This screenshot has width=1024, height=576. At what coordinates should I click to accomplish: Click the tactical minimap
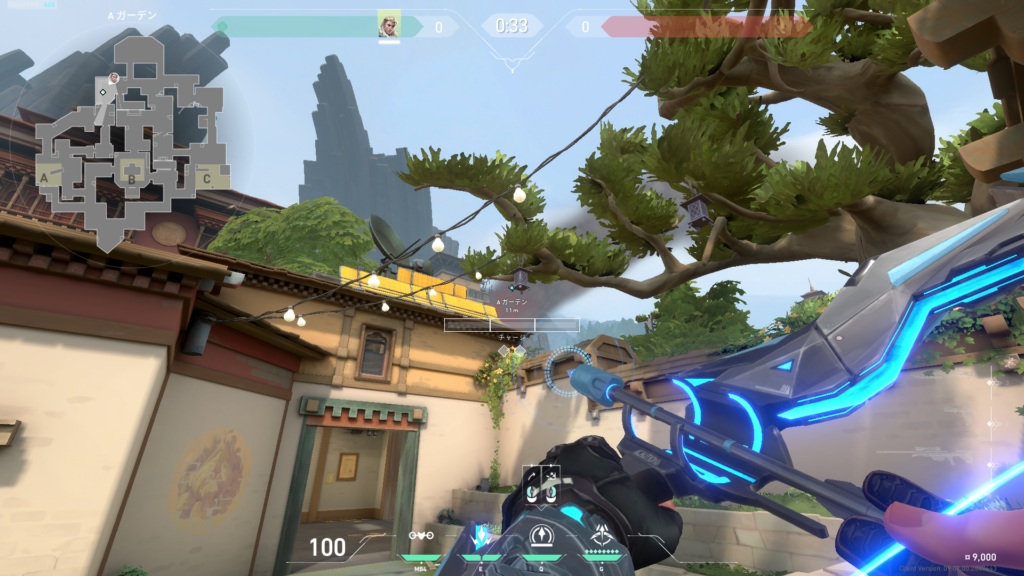click(x=130, y=140)
